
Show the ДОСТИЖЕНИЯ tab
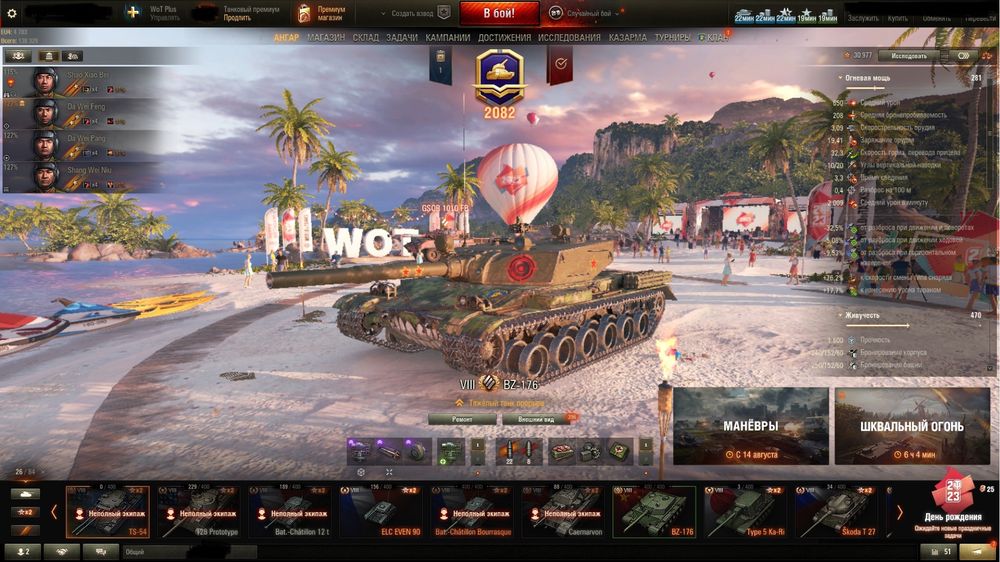click(504, 38)
